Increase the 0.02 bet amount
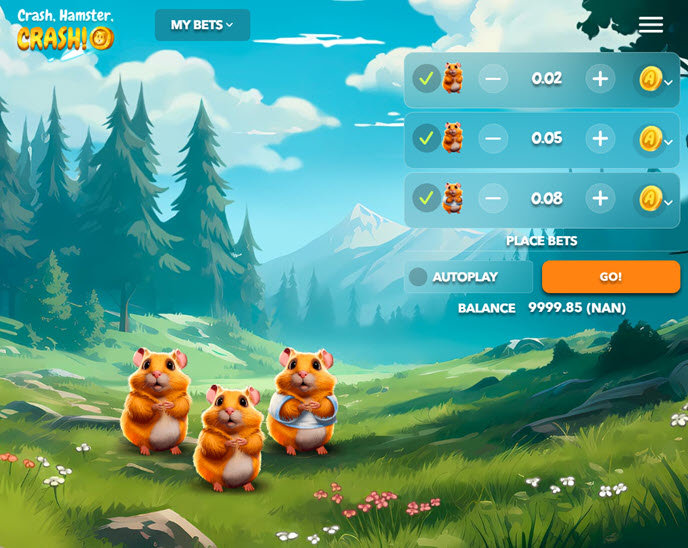688x548 pixels. (600, 79)
